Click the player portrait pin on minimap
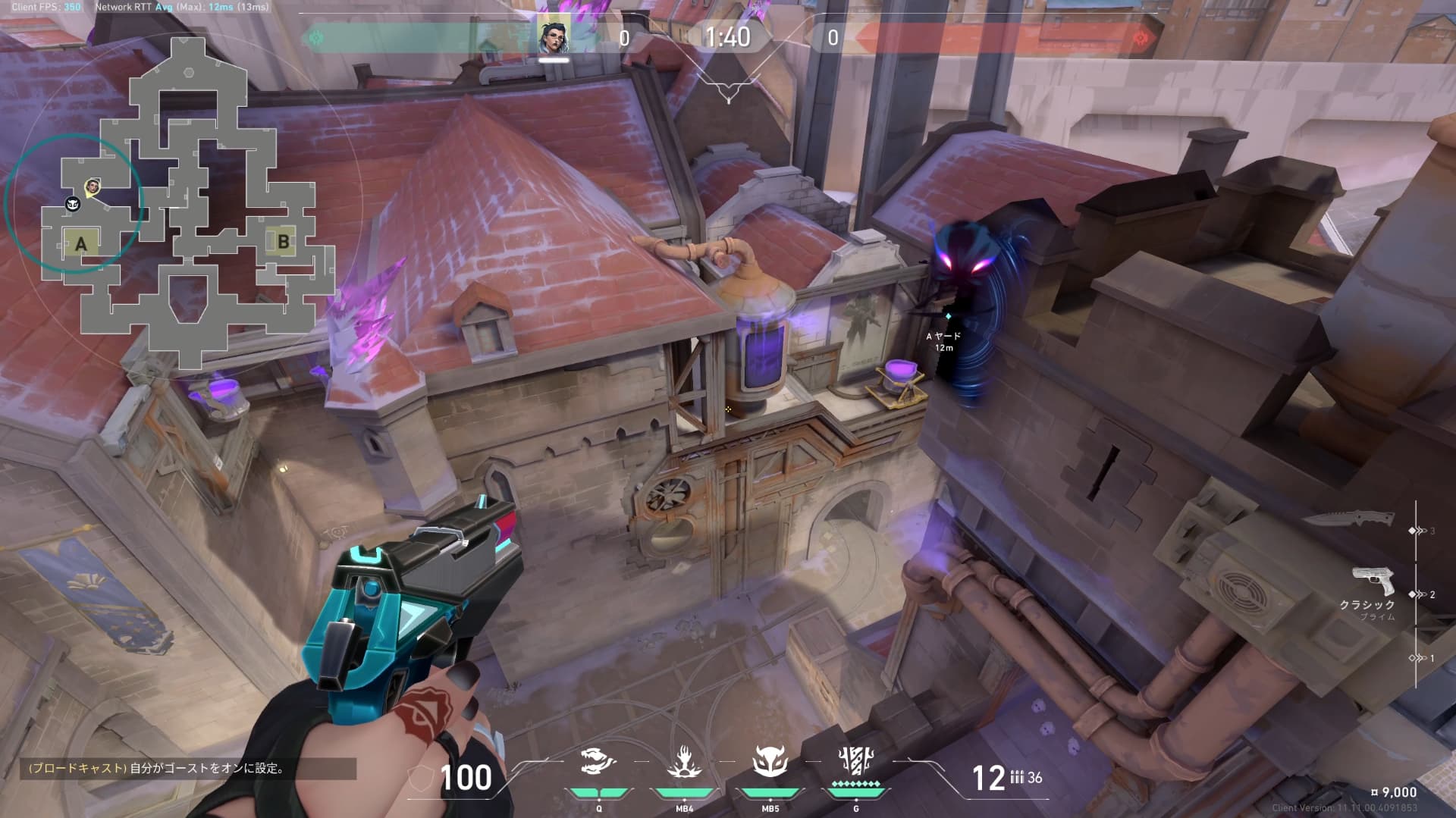The height and width of the screenshot is (818, 1456). click(x=93, y=186)
